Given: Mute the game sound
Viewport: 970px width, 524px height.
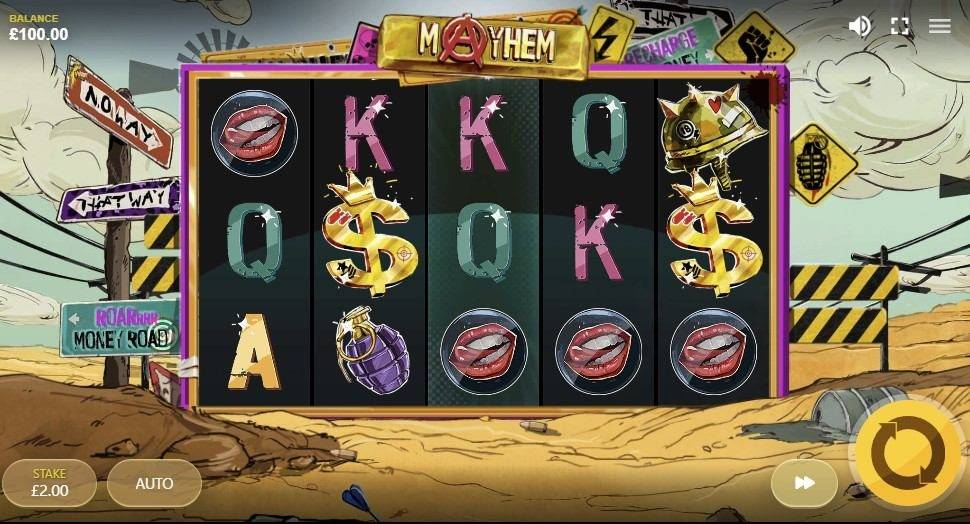Looking at the screenshot, I should 859,26.
